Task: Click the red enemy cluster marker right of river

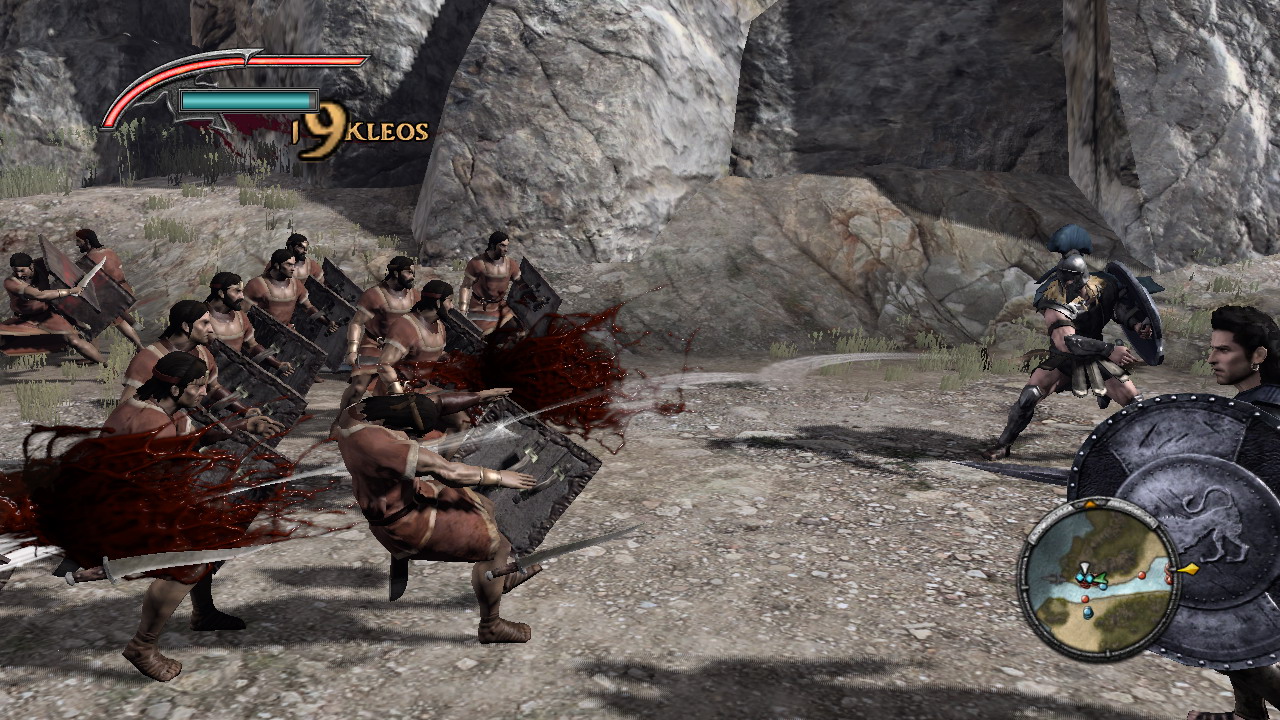Action: click(x=1168, y=574)
